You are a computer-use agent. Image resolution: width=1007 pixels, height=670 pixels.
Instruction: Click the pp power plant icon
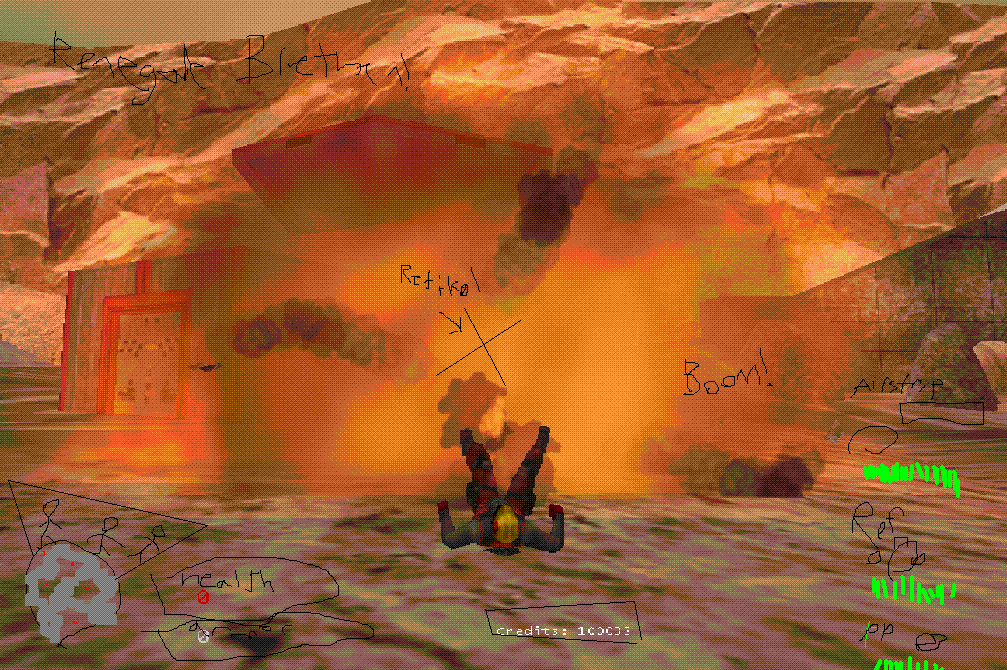click(929, 641)
